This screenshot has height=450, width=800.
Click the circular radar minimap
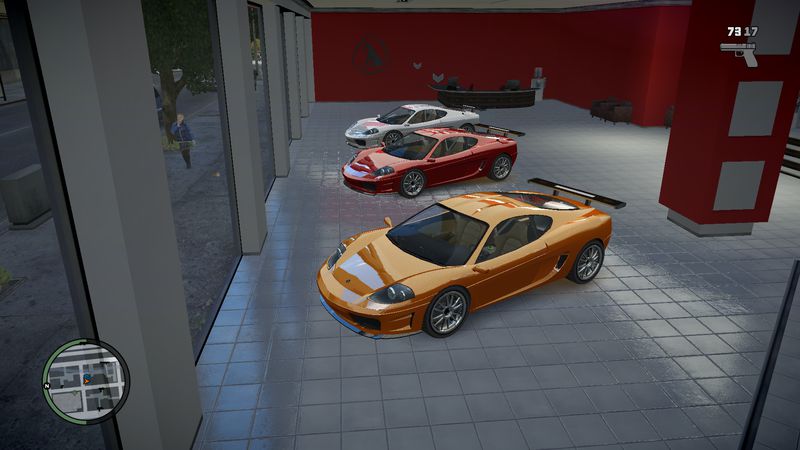(x=86, y=380)
